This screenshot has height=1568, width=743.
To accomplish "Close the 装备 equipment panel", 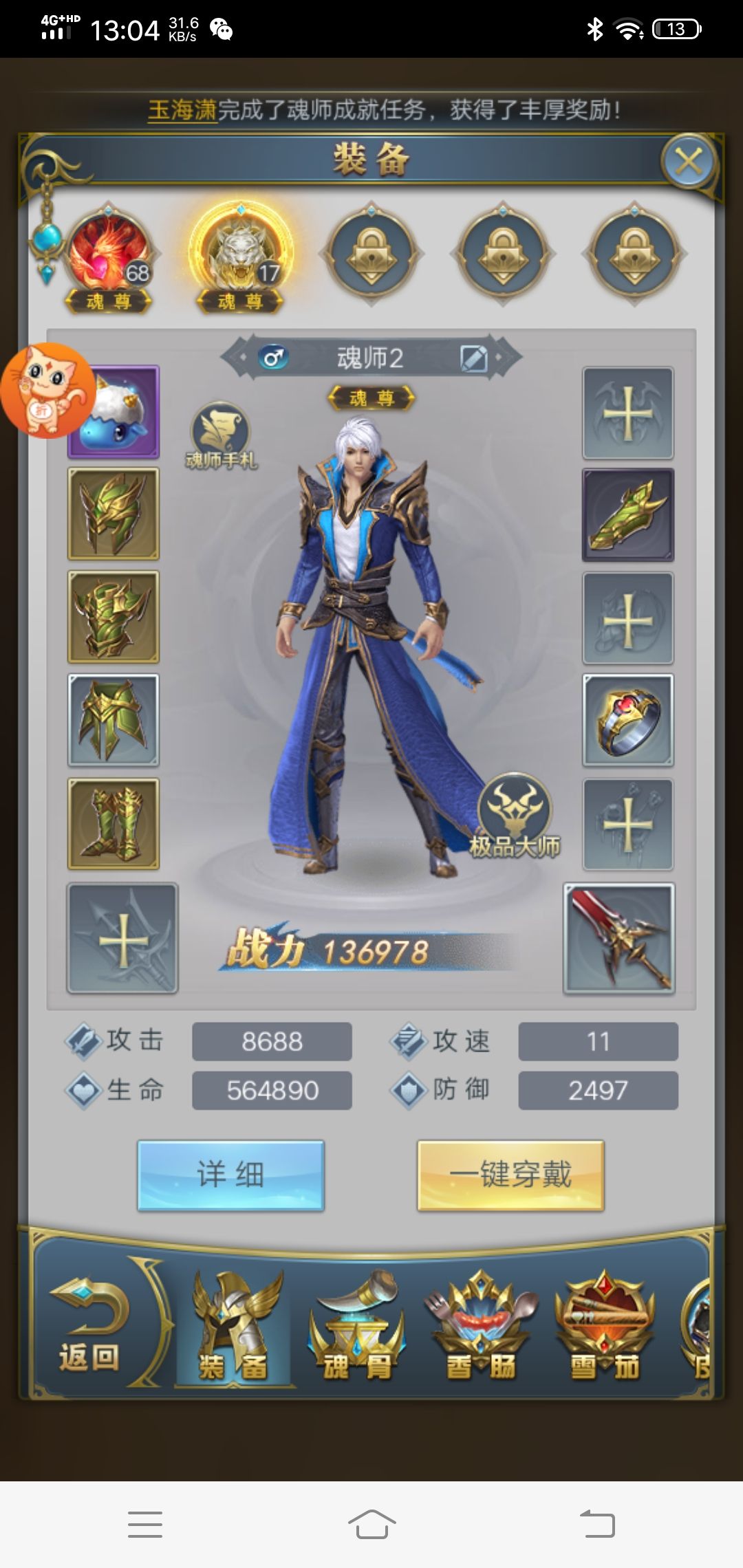I will [x=689, y=162].
